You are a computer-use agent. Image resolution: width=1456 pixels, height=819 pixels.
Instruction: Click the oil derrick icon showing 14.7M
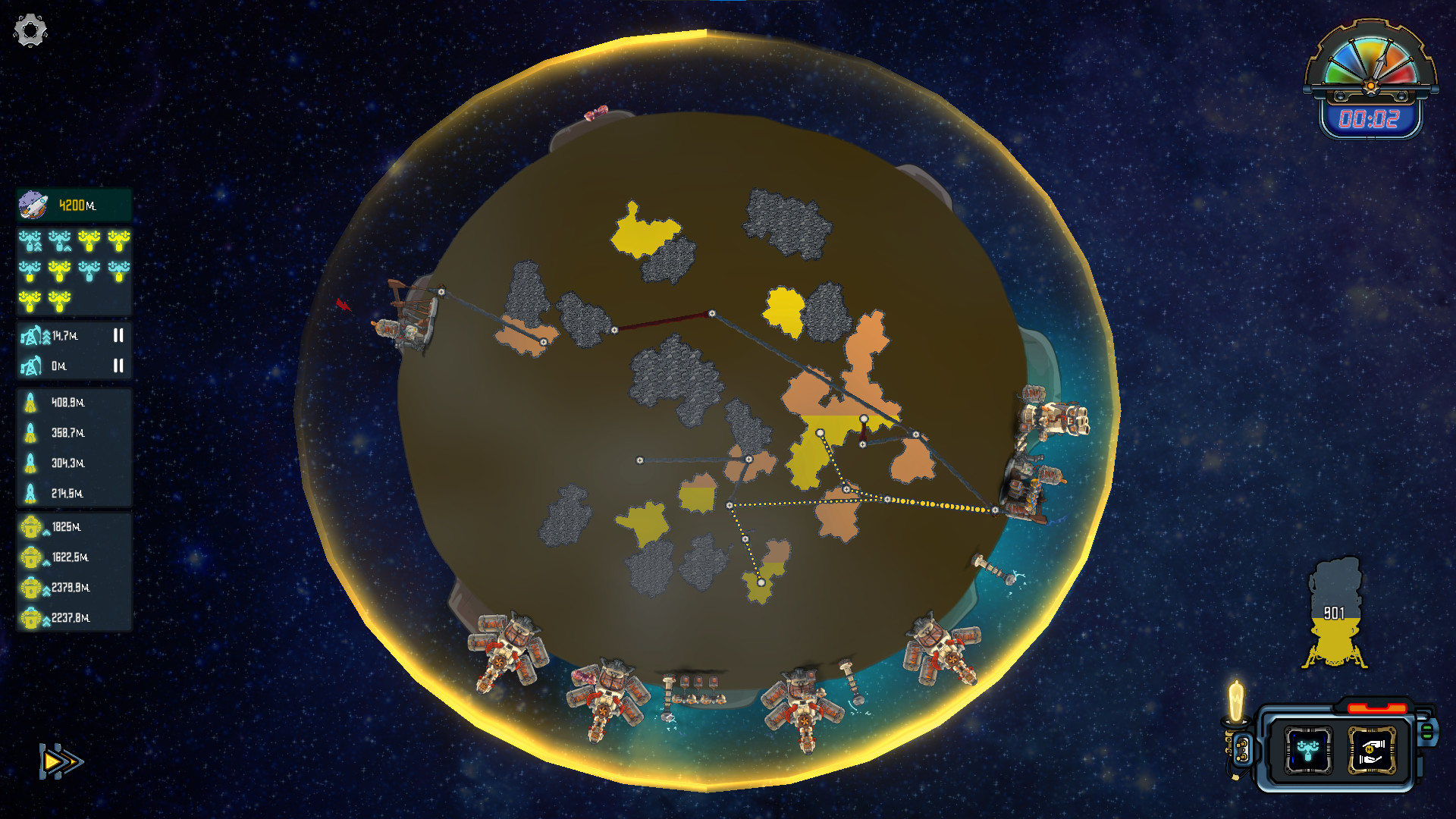pos(30,335)
